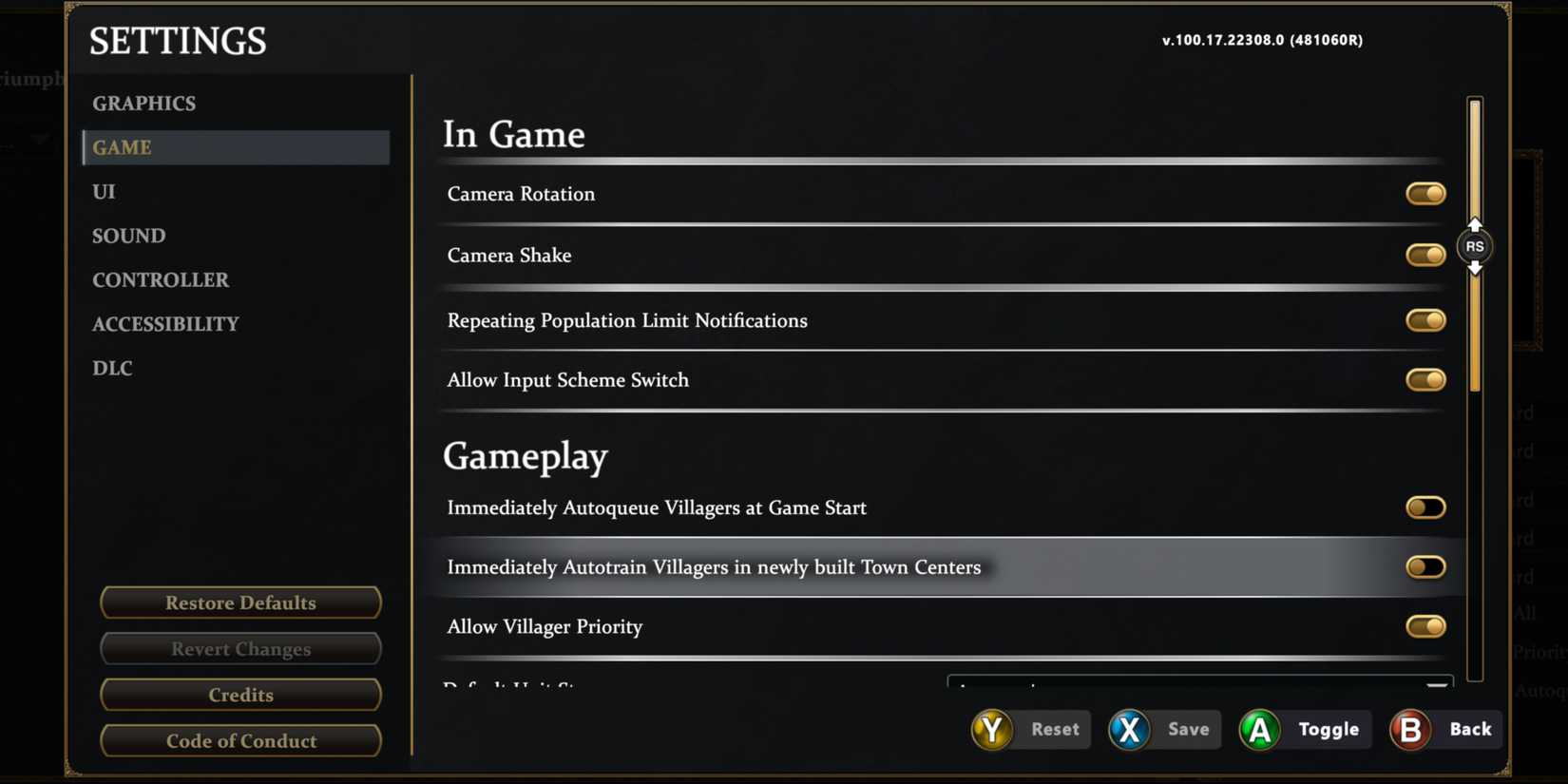Click the Y Reset button icon
The height and width of the screenshot is (784, 1568).
point(991,730)
